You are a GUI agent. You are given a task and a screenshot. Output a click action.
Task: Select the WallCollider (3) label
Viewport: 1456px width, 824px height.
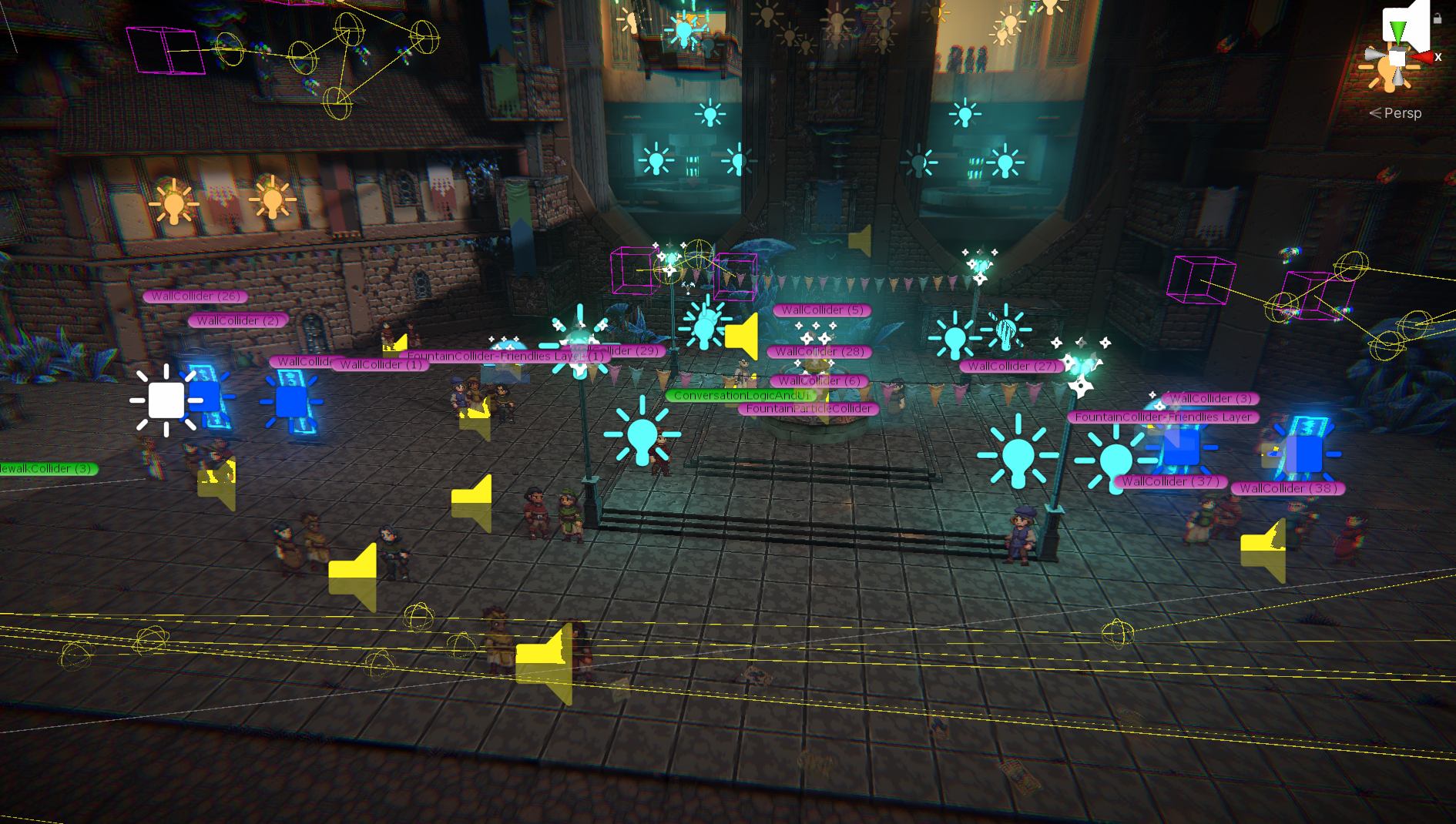tap(1211, 399)
